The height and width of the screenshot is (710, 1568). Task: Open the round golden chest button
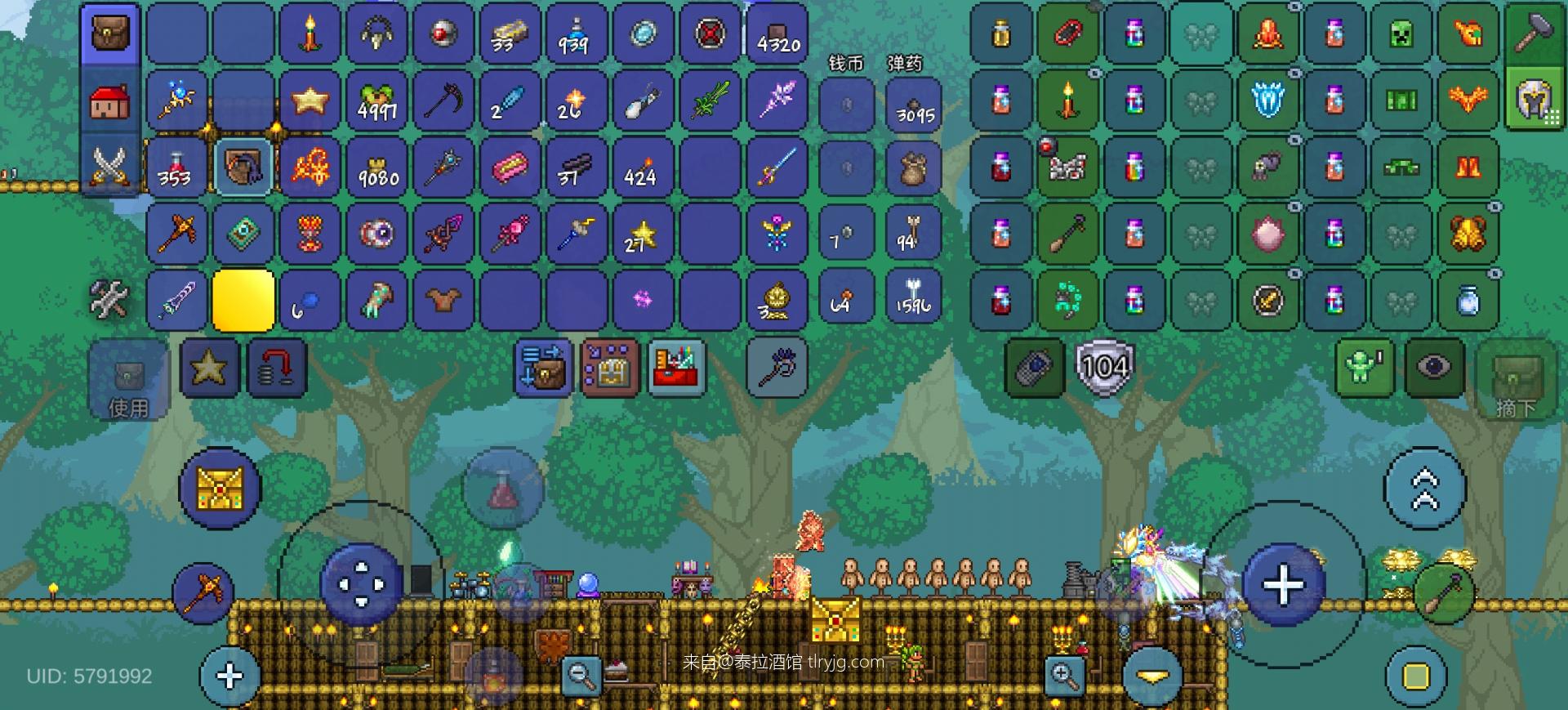point(219,489)
